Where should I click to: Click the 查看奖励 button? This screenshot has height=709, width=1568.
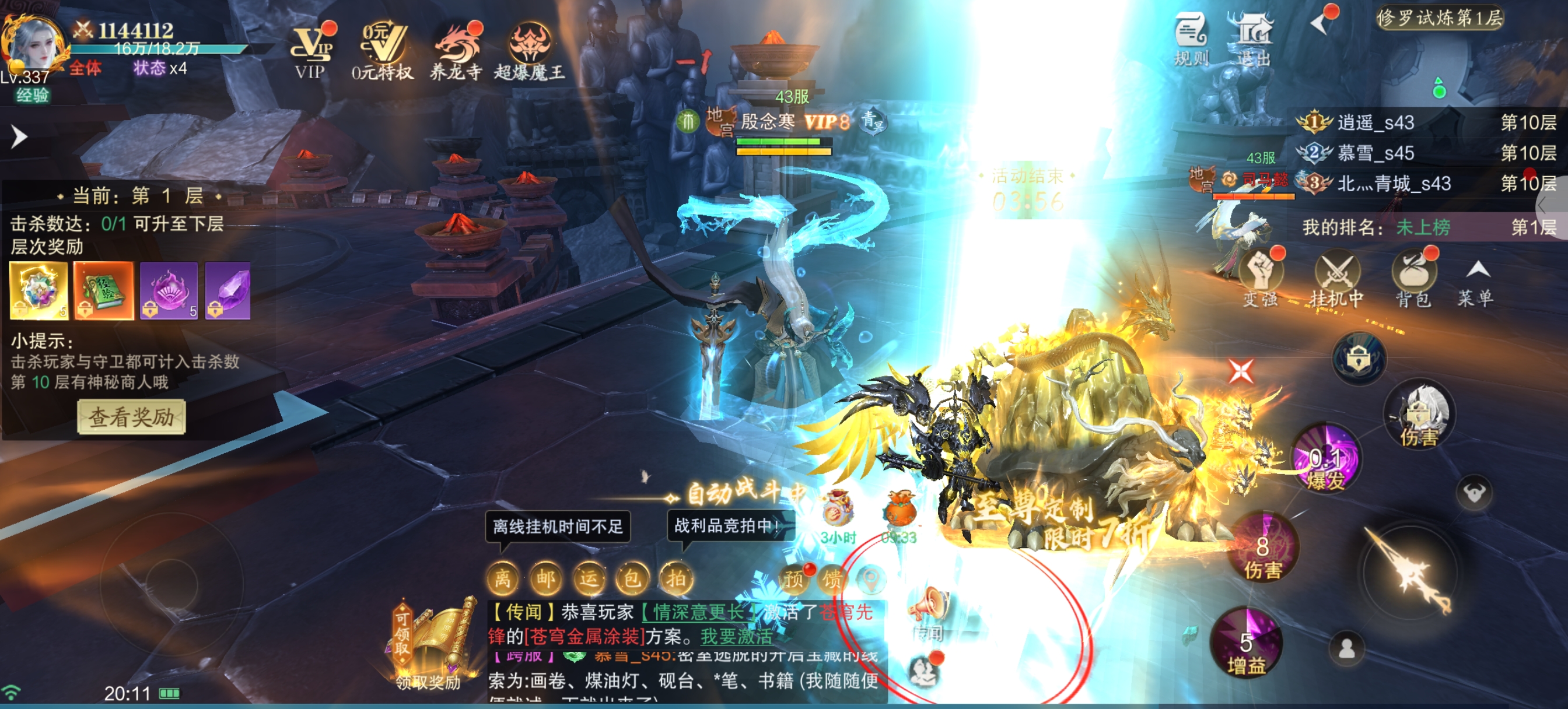tap(131, 417)
